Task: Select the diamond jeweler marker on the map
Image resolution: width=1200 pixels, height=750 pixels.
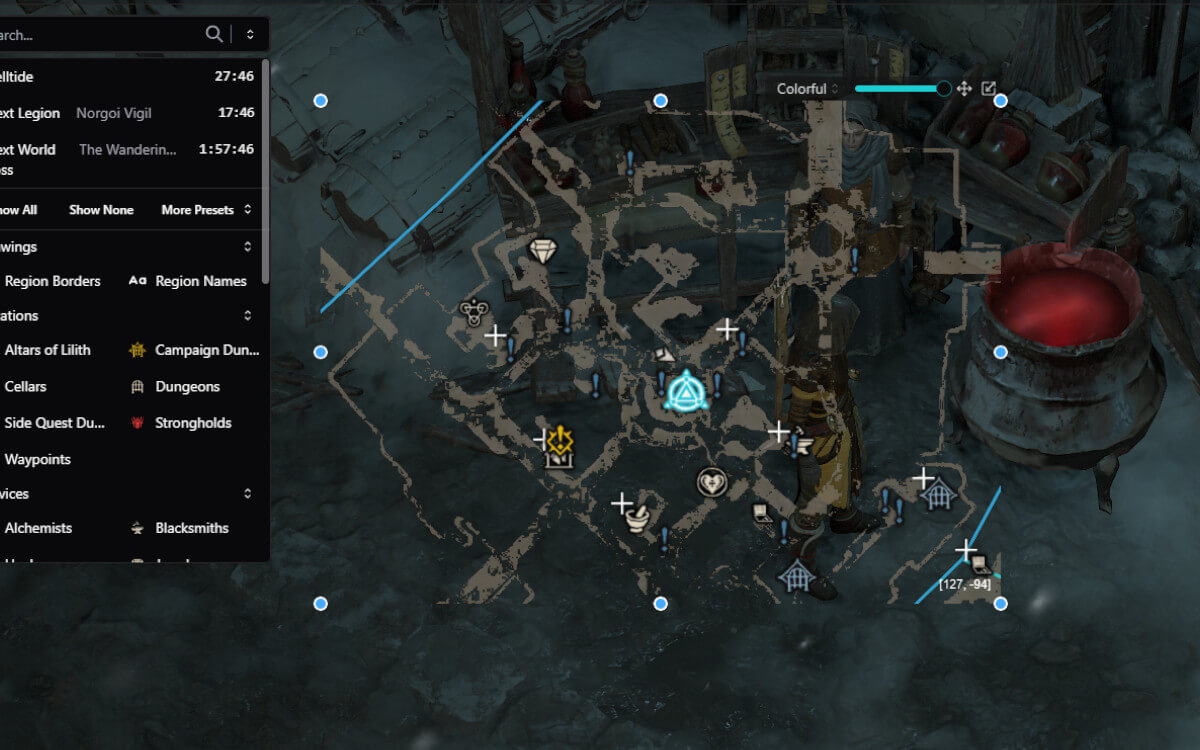Action: [x=542, y=250]
